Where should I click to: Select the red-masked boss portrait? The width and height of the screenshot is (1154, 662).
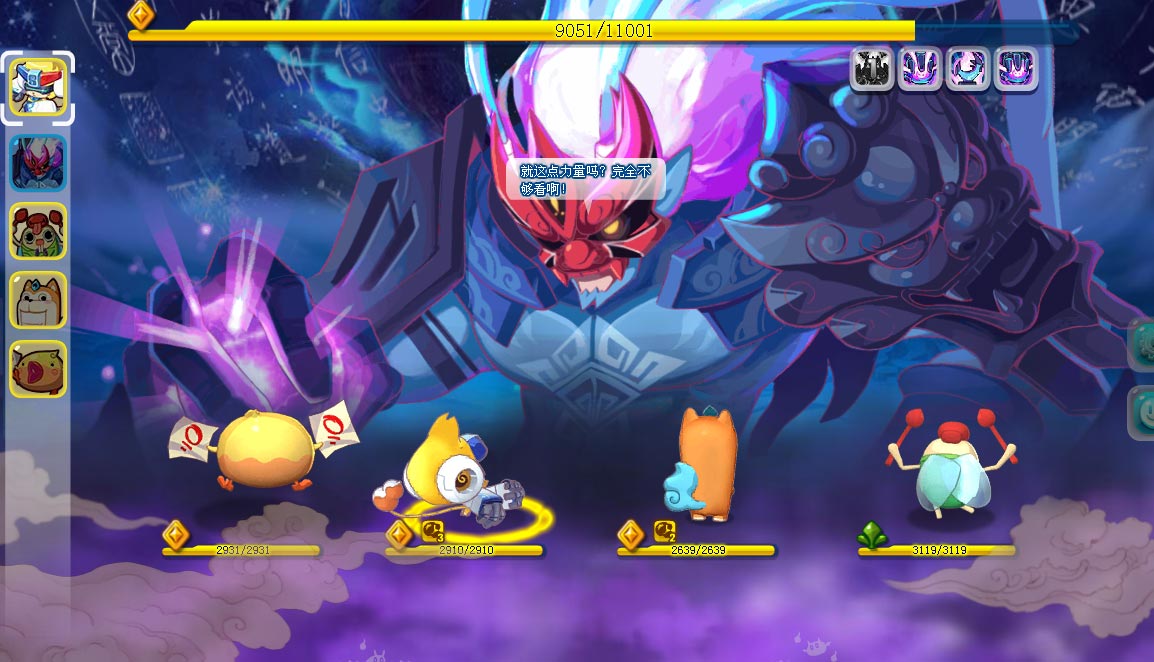[x=38, y=163]
